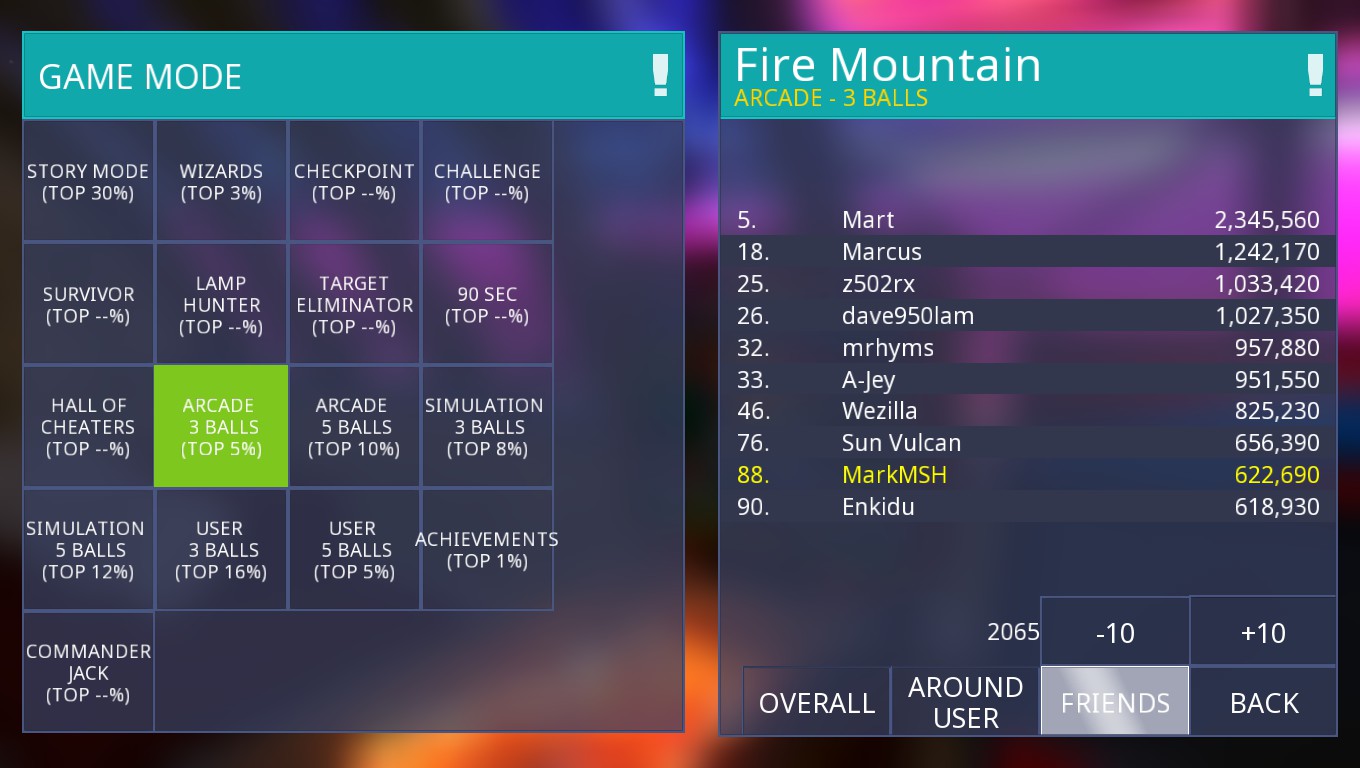Screen dimensions: 1360x768
Task: Open the User 3 Balls leaderboard
Action: (x=221, y=550)
